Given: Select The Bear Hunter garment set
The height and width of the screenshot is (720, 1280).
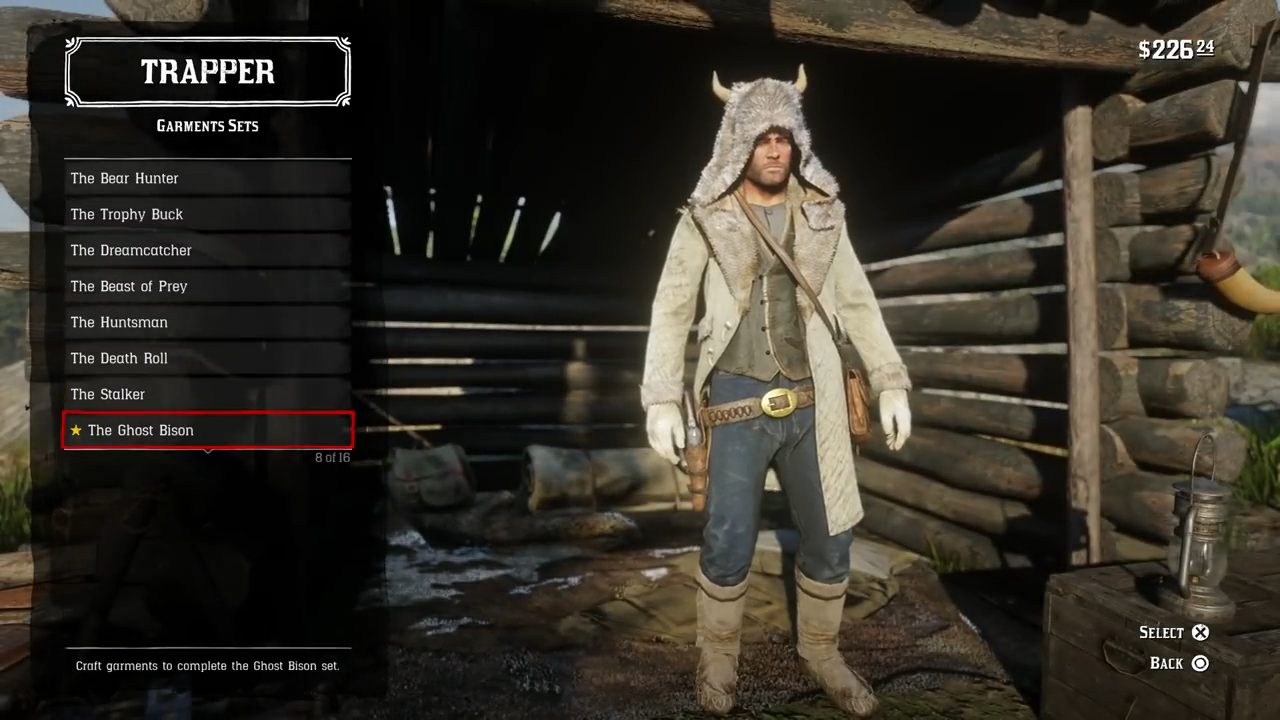Looking at the screenshot, I should coord(207,178).
